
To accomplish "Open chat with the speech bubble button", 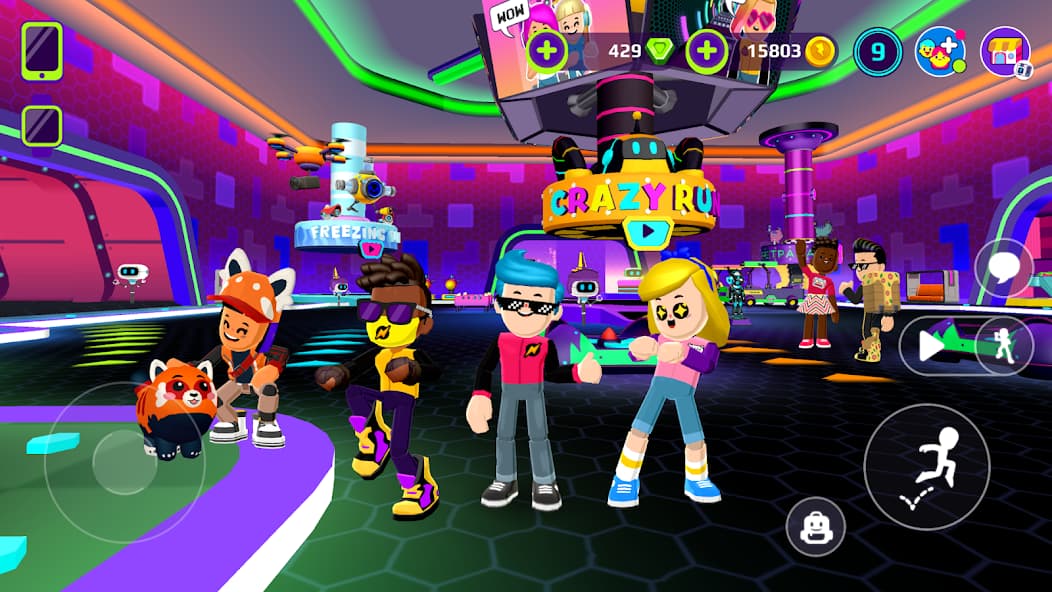I will click(1004, 269).
